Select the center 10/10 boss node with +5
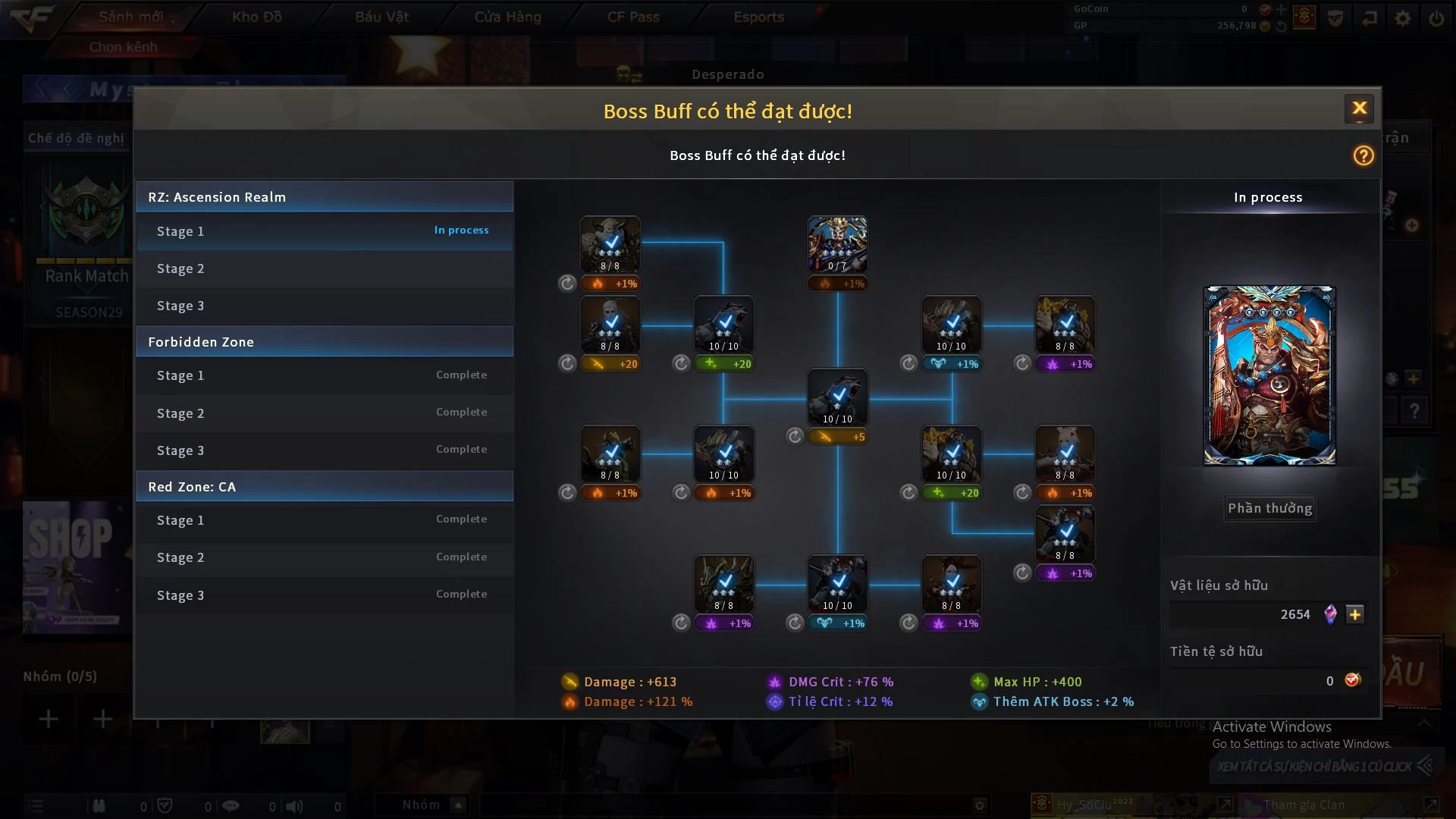Viewport: 1456px width, 819px height. [837, 397]
